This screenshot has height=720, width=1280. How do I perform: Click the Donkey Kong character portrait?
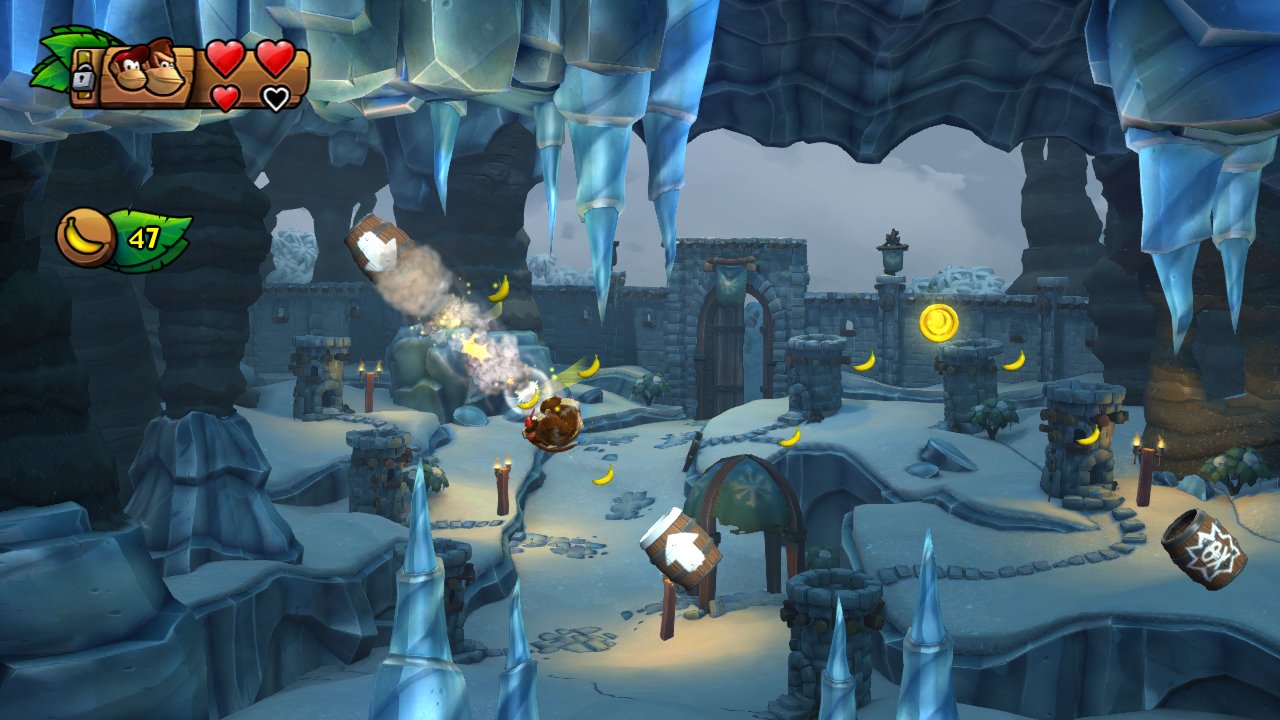144,74
